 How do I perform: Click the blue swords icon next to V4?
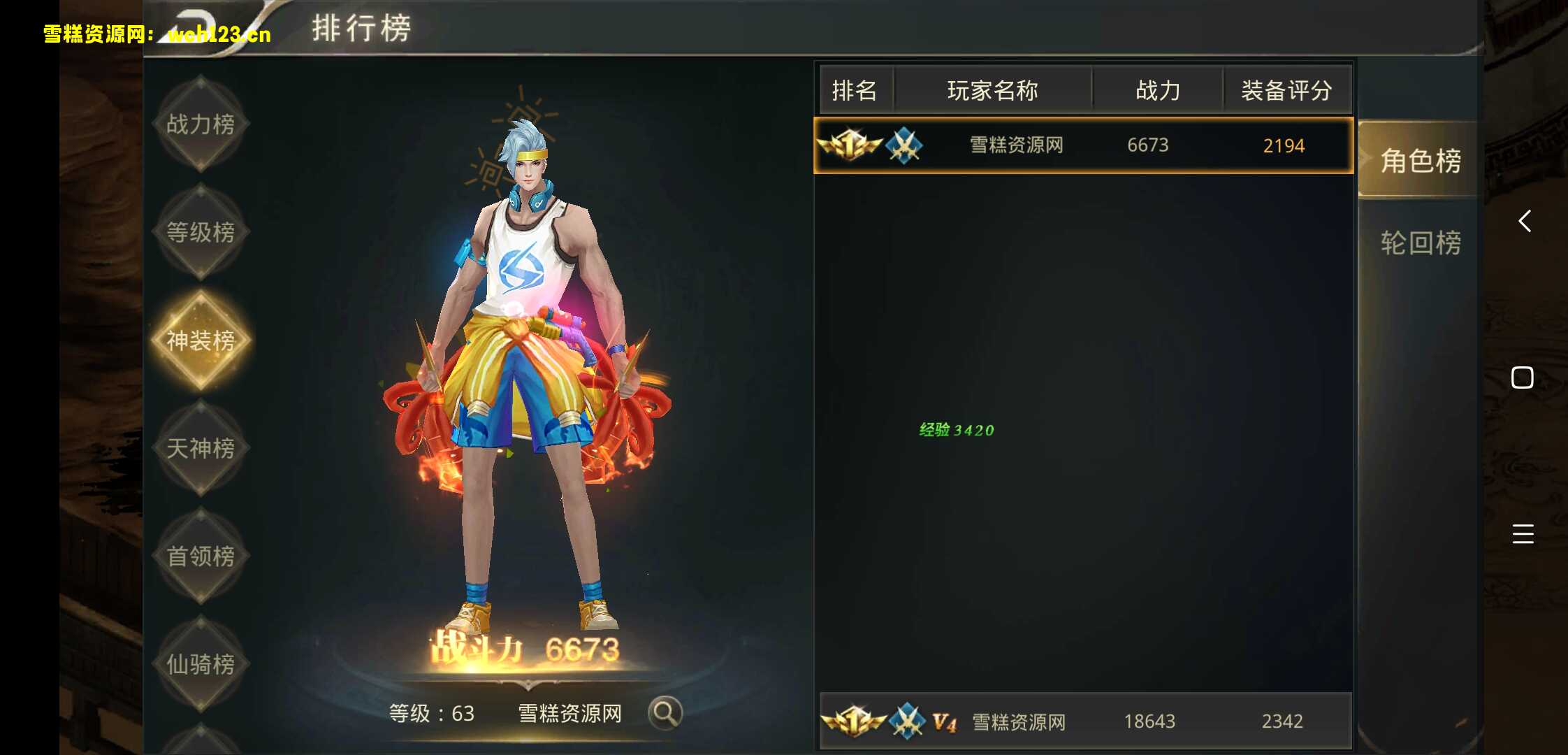click(906, 721)
